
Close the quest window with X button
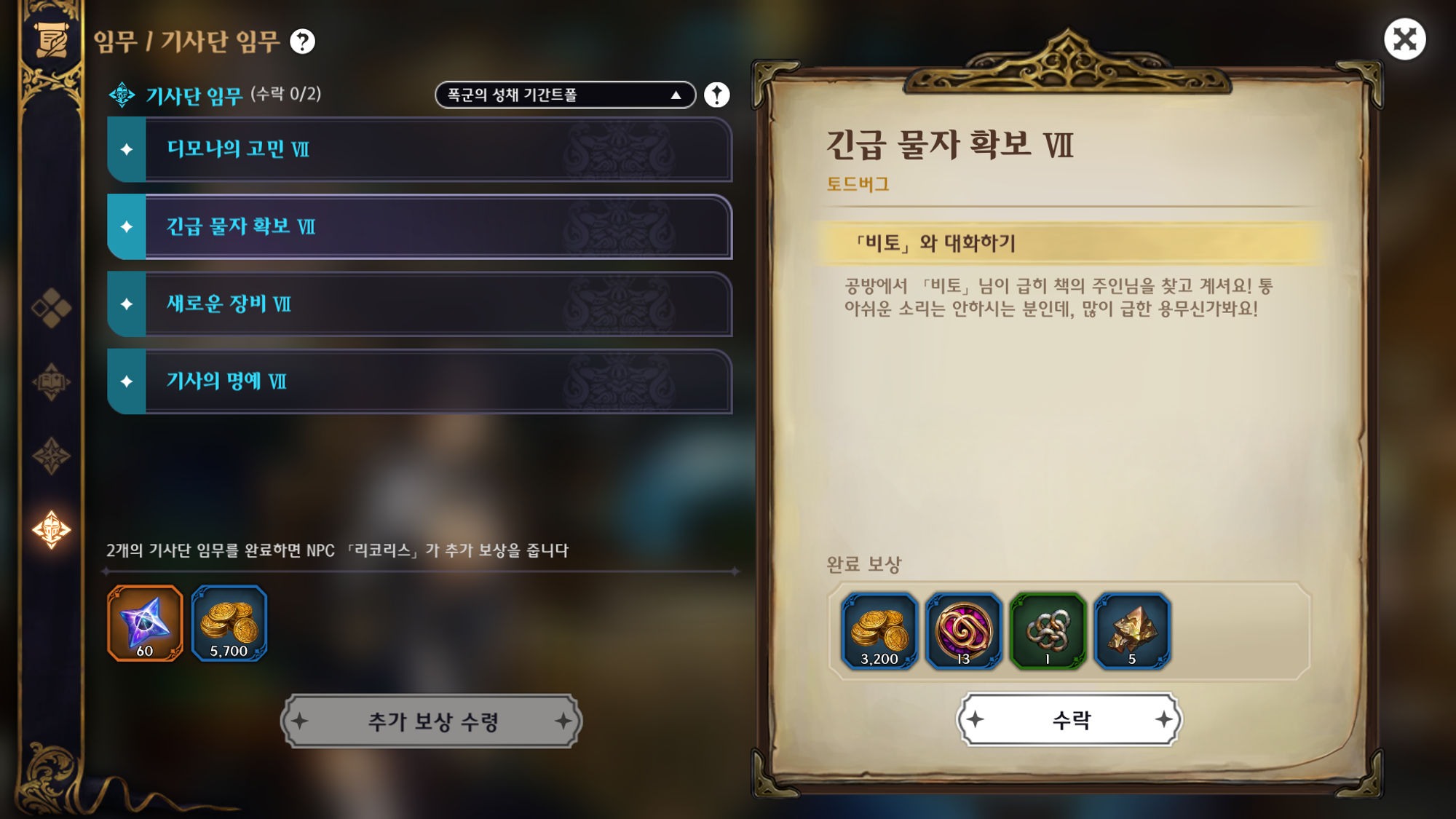(1404, 39)
